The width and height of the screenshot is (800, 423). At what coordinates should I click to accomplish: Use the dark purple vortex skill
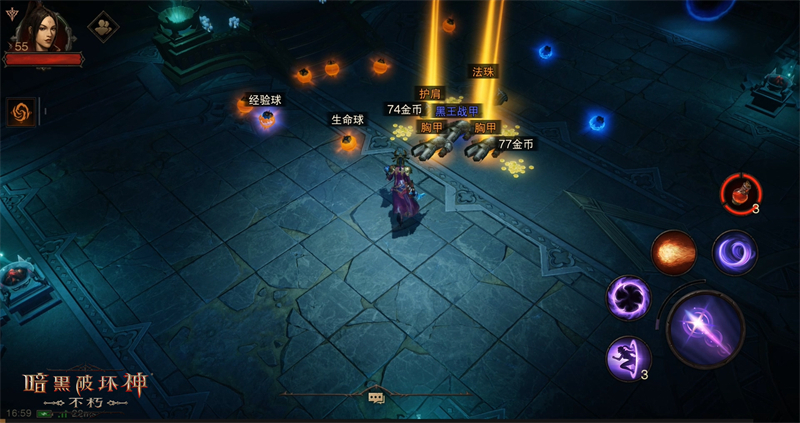[630, 299]
